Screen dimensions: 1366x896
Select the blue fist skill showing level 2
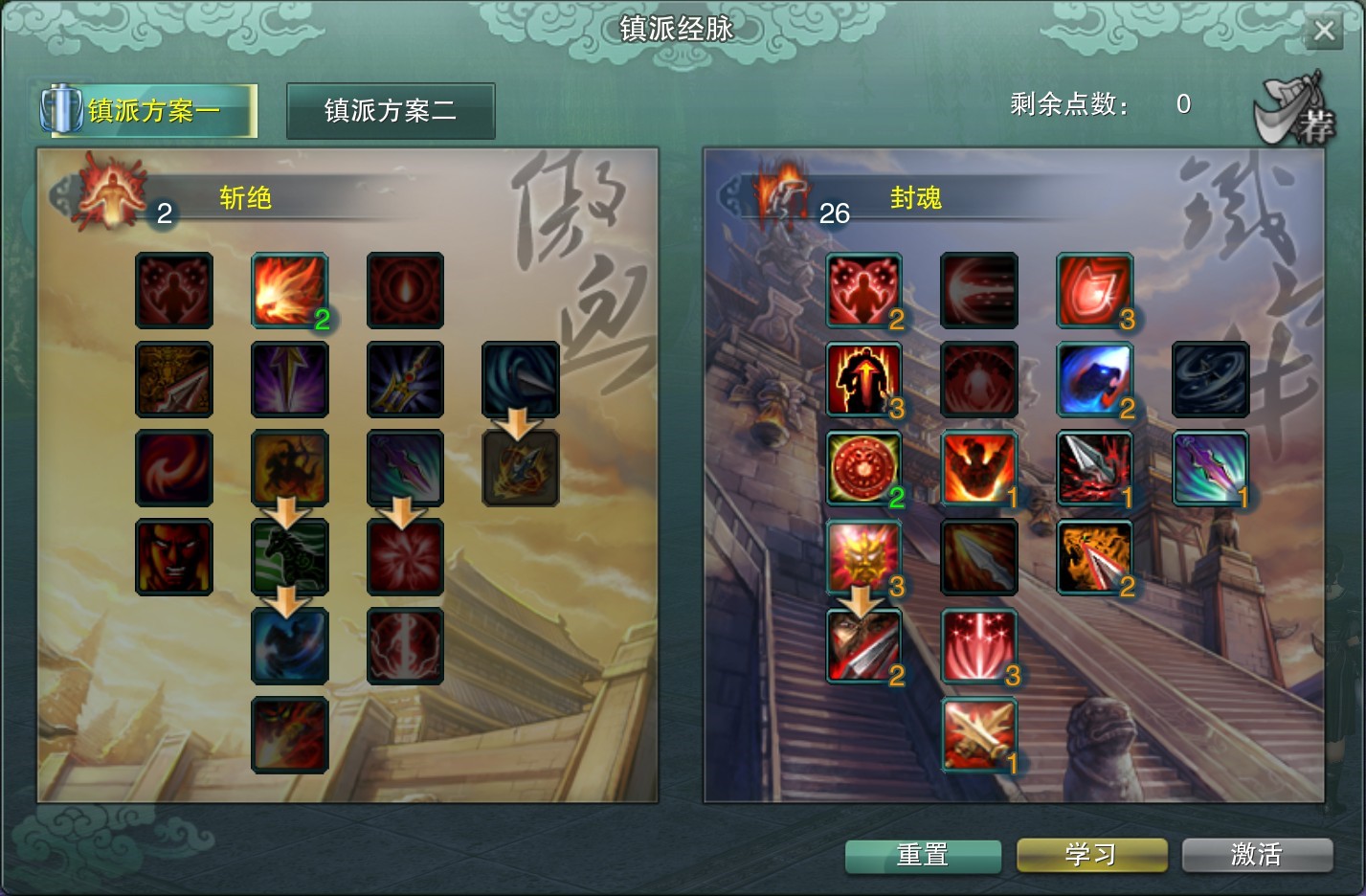point(1095,380)
